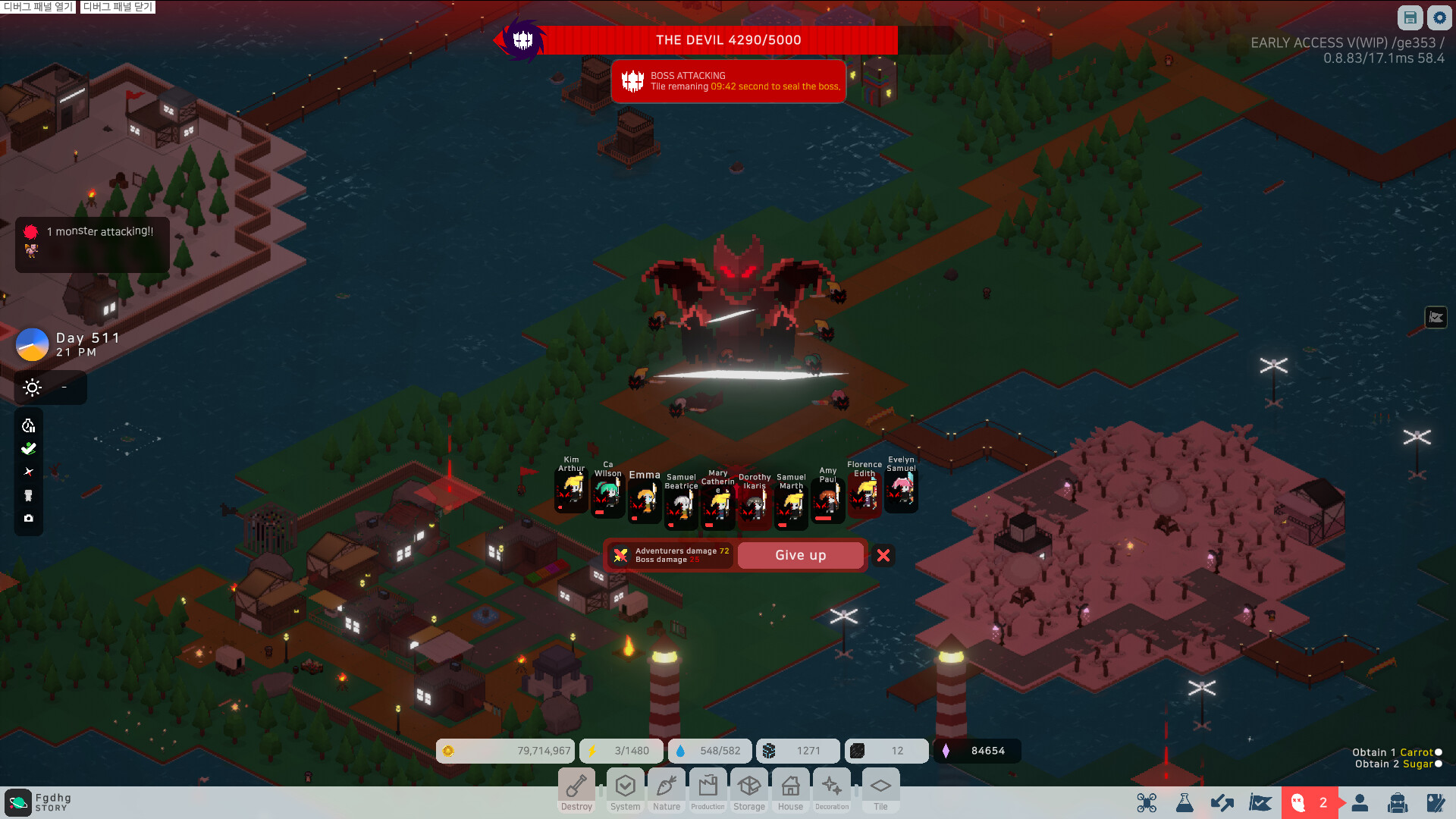Open the Tile build category
Screen dimensions: 1456x819
pos(880,789)
